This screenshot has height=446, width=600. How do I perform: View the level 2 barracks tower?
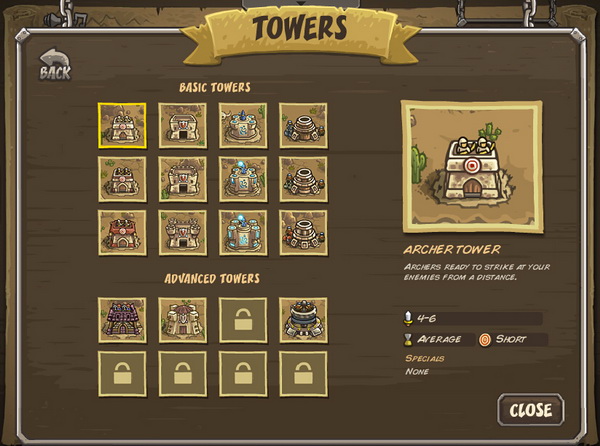183,180
